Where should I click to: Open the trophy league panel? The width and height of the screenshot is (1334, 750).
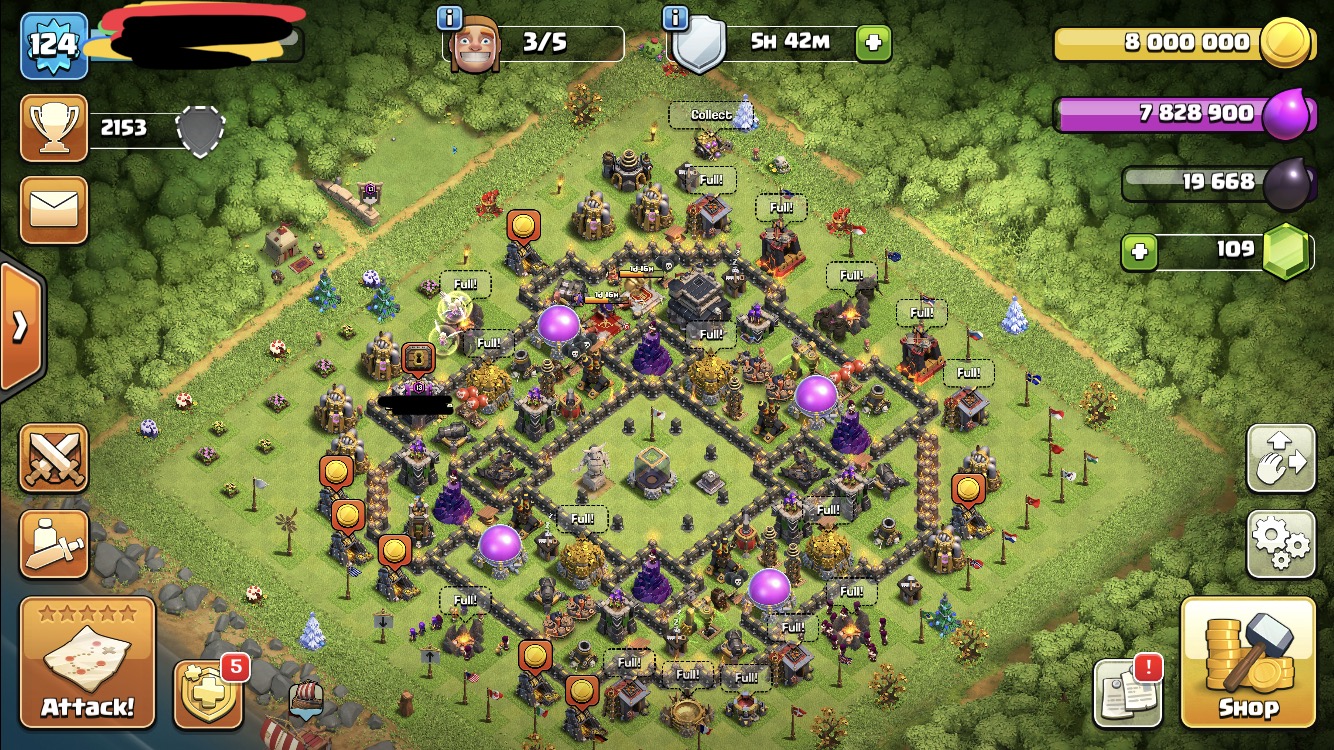click(54, 128)
